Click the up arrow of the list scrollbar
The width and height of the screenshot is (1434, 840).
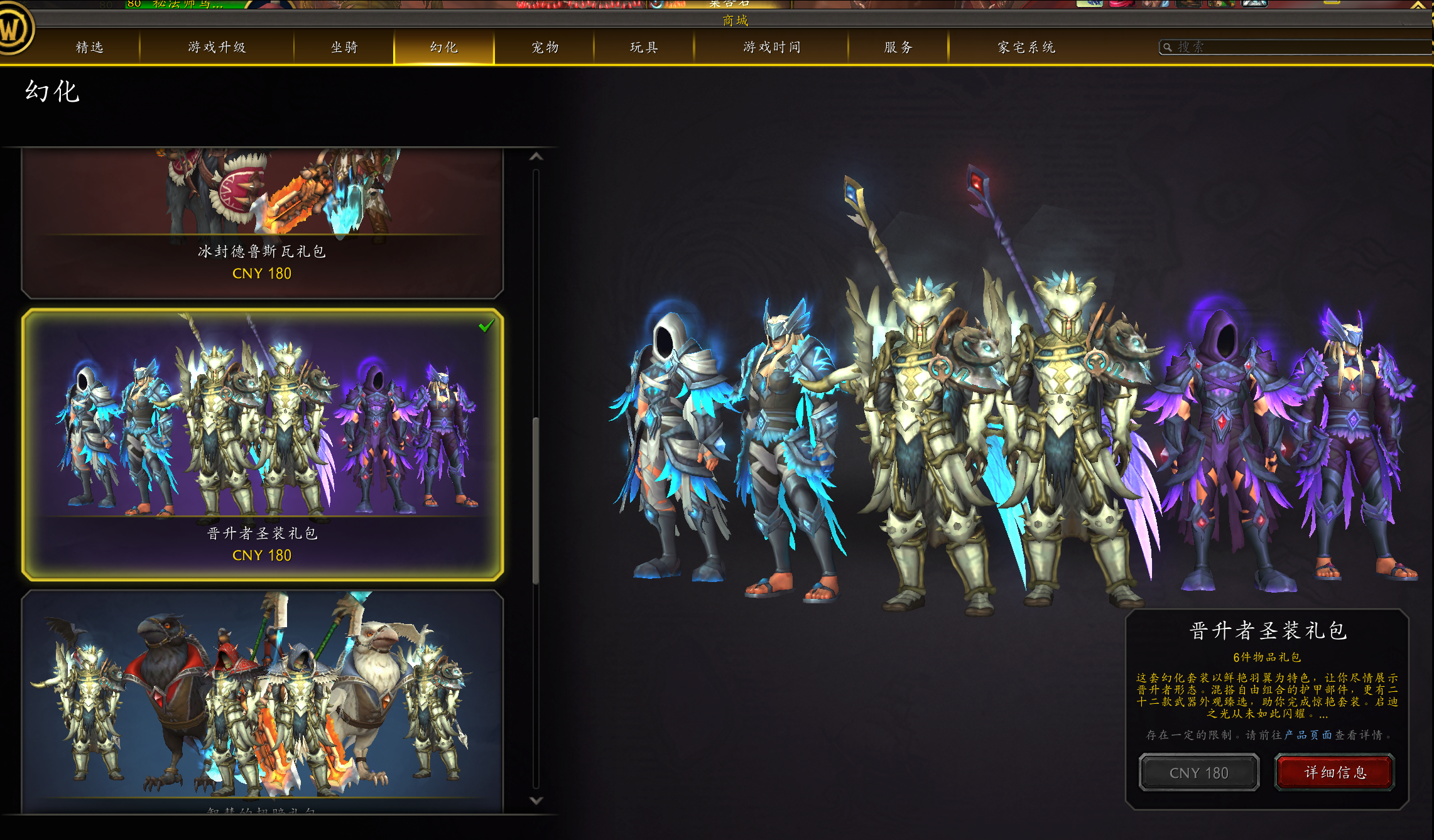pyautogui.click(x=536, y=156)
